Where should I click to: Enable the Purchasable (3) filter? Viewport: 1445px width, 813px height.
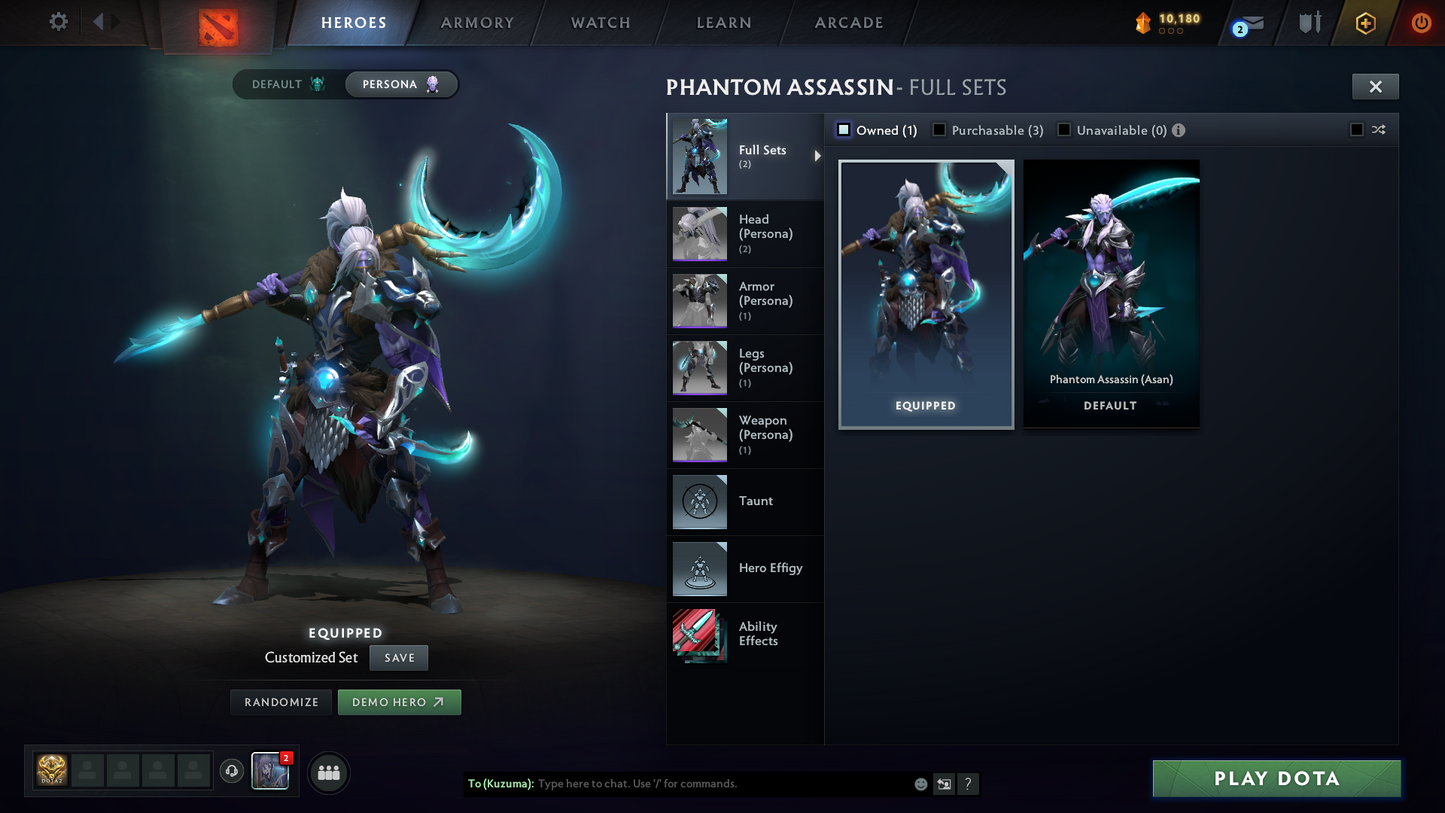point(938,129)
